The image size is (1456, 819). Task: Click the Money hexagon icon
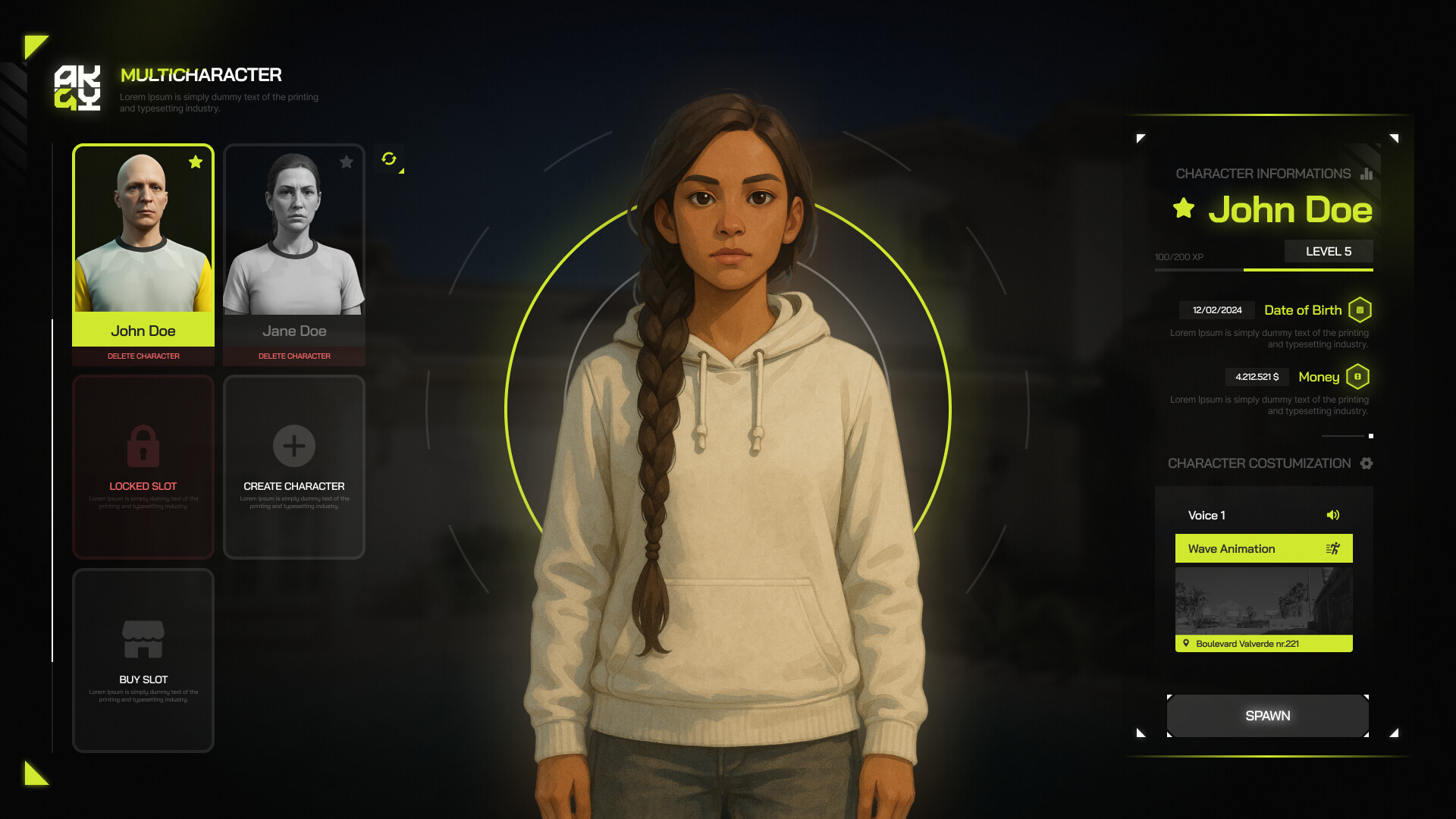1358,376
